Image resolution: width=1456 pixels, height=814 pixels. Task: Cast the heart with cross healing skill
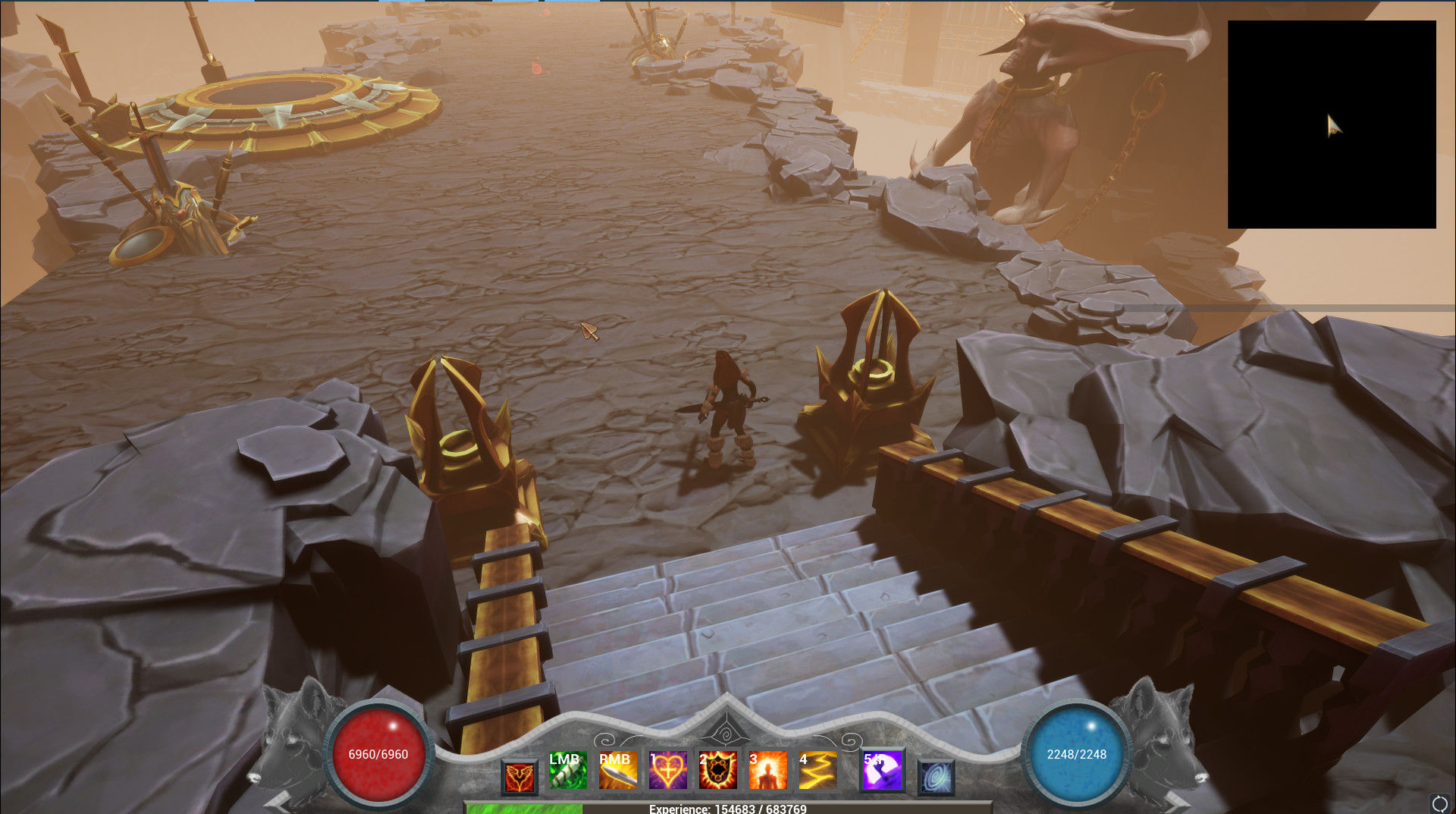pyautogui.click(x=667, y=771)
